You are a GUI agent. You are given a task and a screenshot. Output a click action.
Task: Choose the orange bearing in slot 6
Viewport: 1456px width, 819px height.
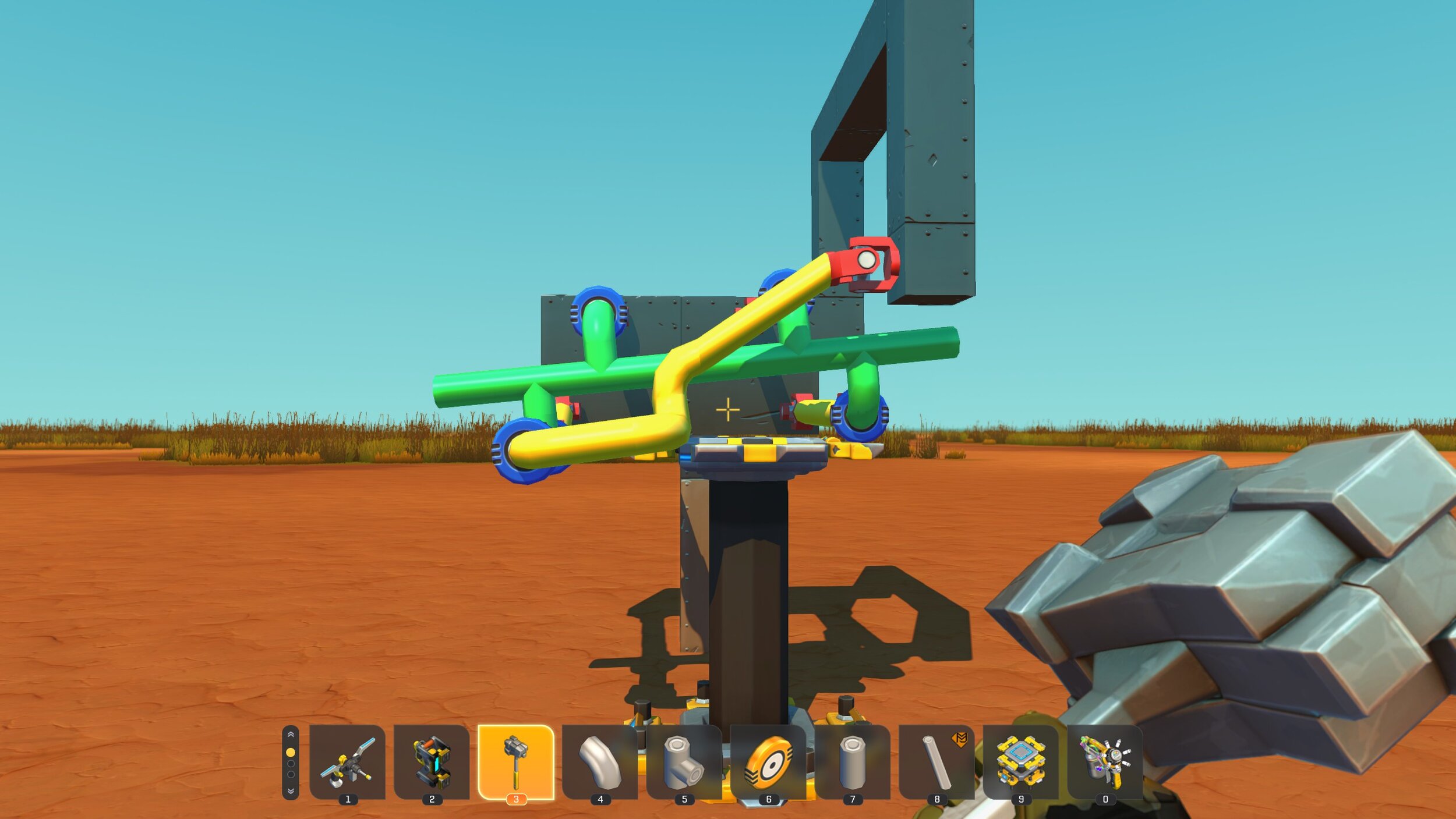click(x=768, y=761)
